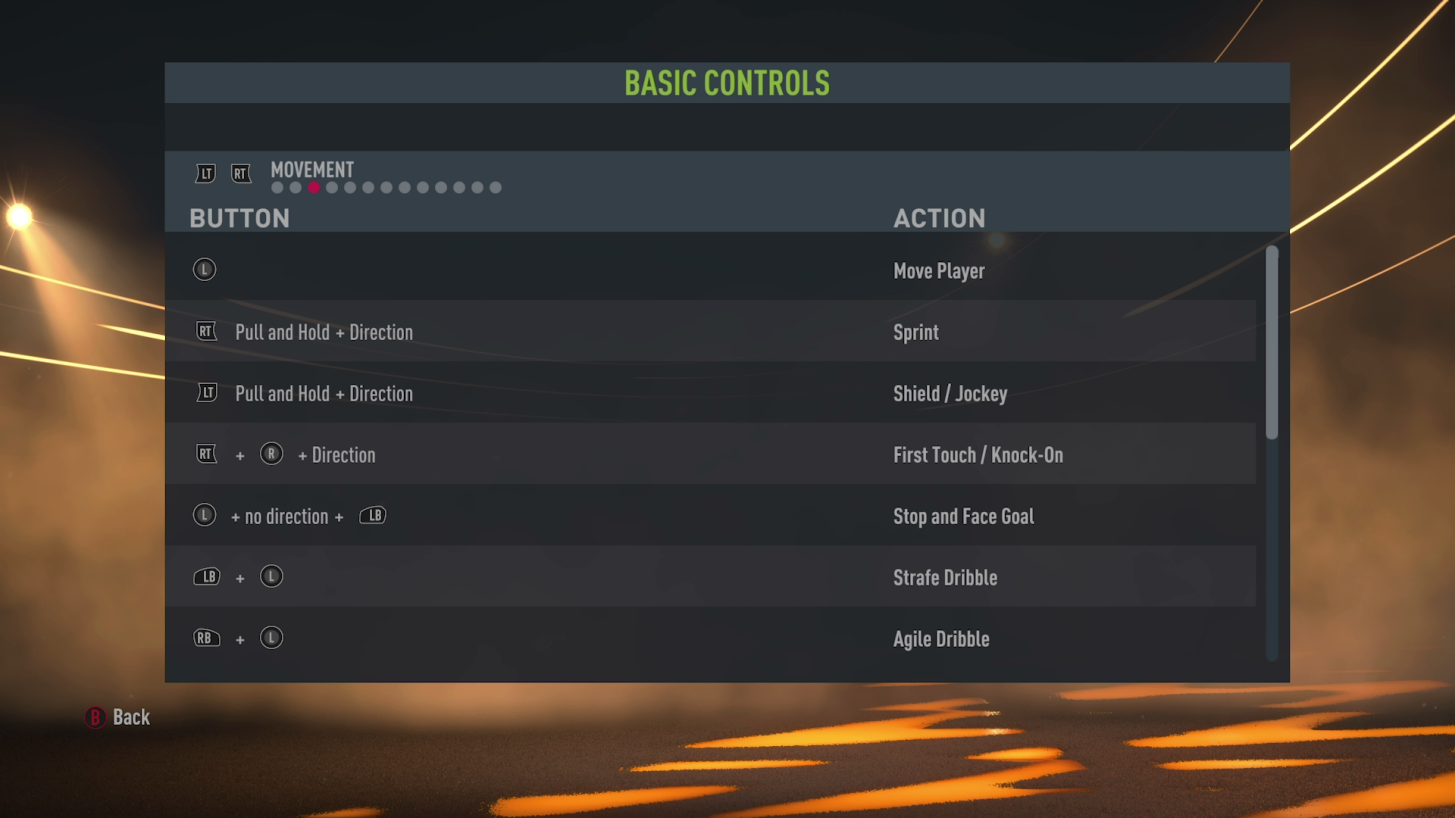This screenshot has height=818, width=1455.
Task: Click the RT icon next to the MOVEMENT header
Action: click(241, 173)
